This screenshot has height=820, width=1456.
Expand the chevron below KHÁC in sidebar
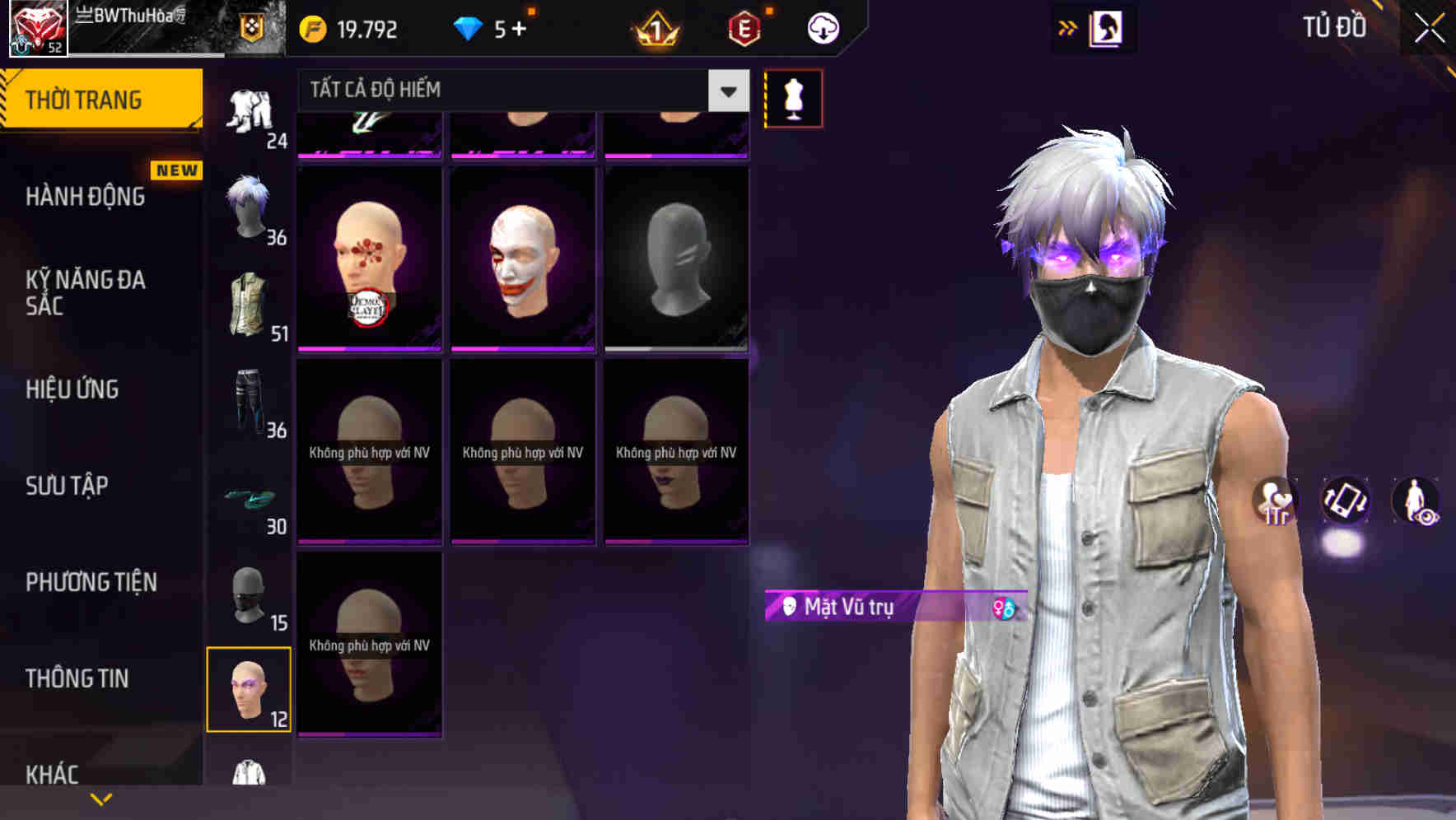99,800
